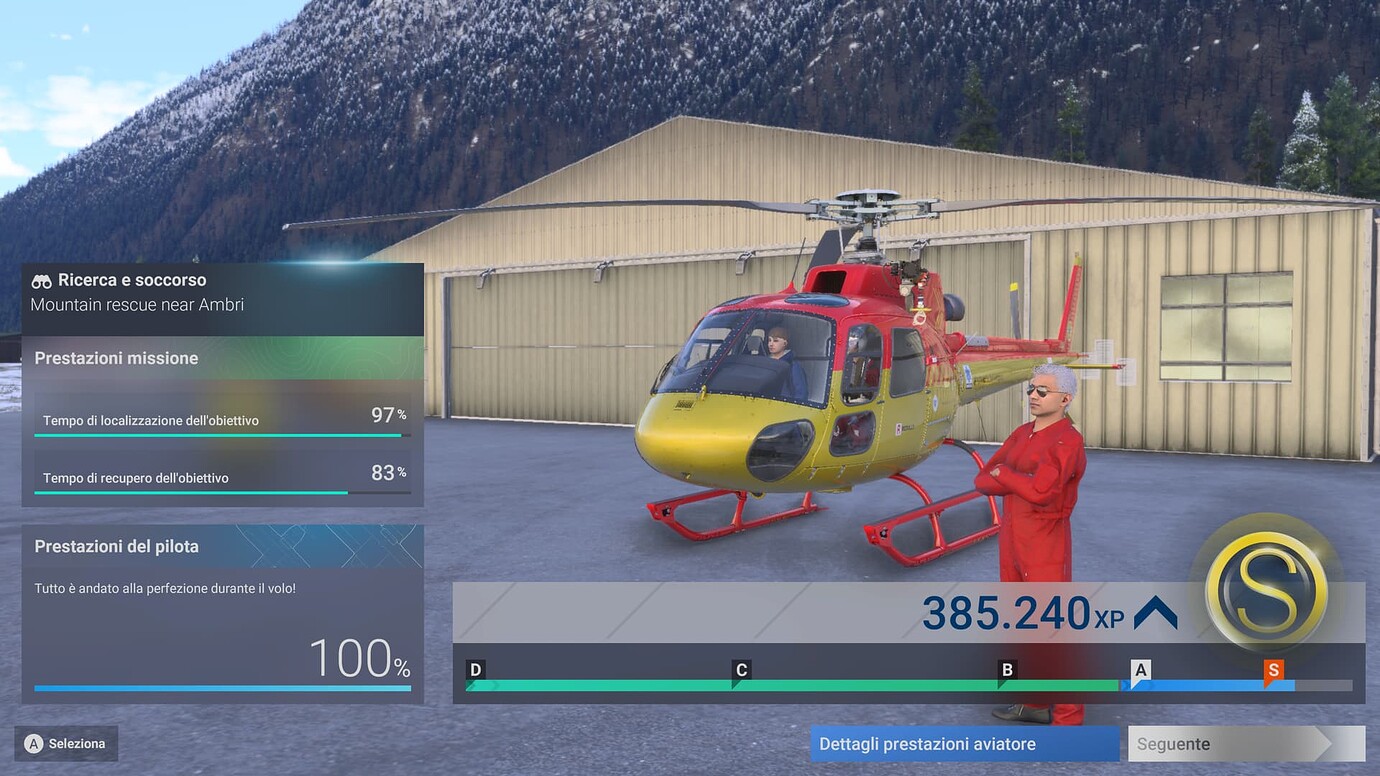
Task: Click the "Prestazioni missione" panel header
Action: pos(115,358)
